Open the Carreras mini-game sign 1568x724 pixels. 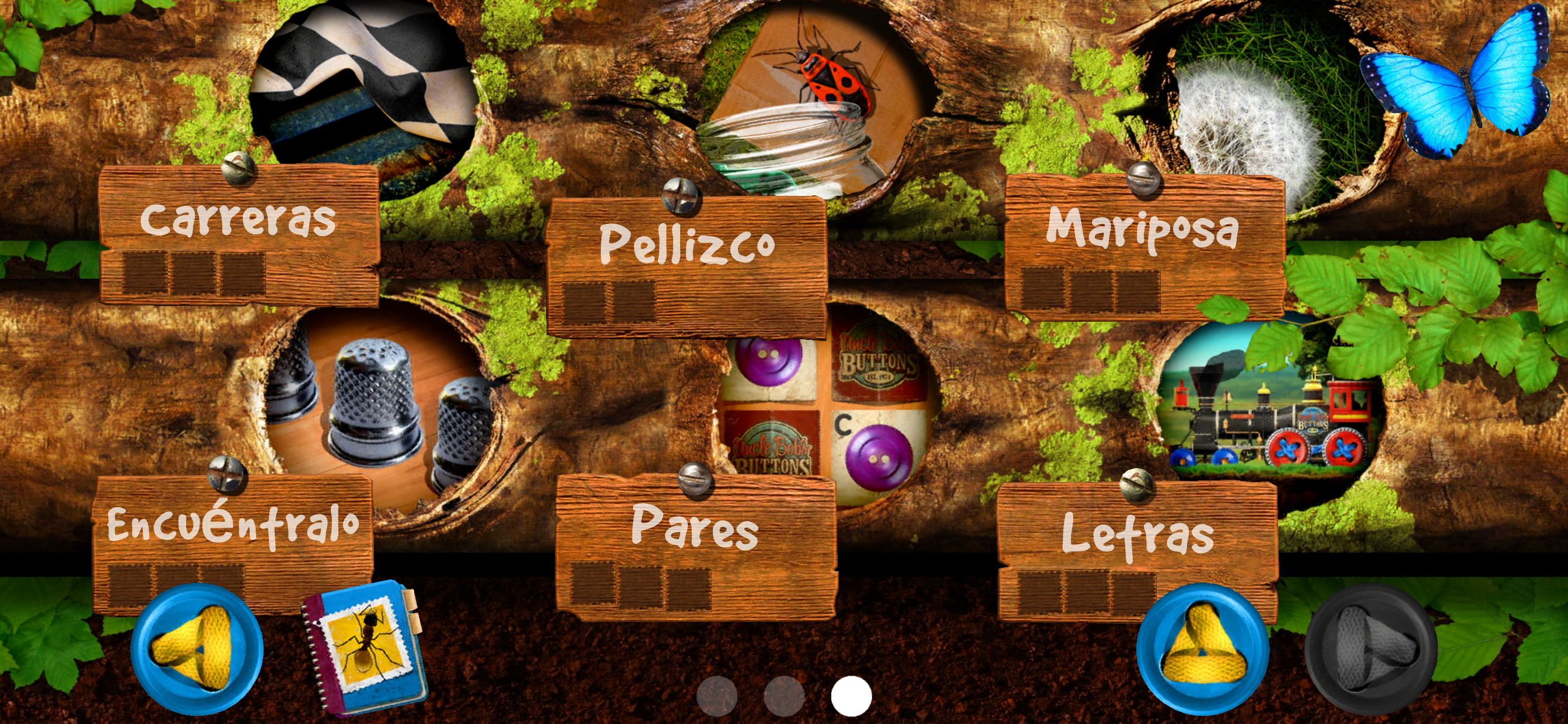point(239,234)
